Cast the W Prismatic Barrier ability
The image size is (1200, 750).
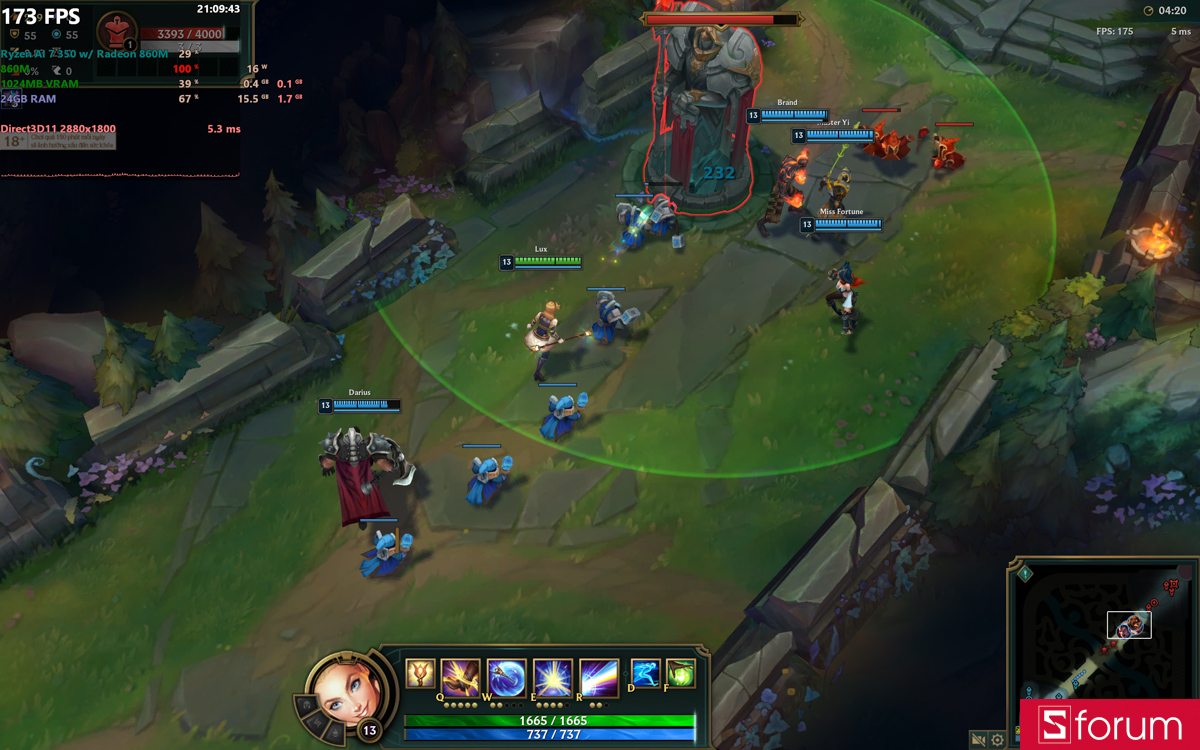507,677
